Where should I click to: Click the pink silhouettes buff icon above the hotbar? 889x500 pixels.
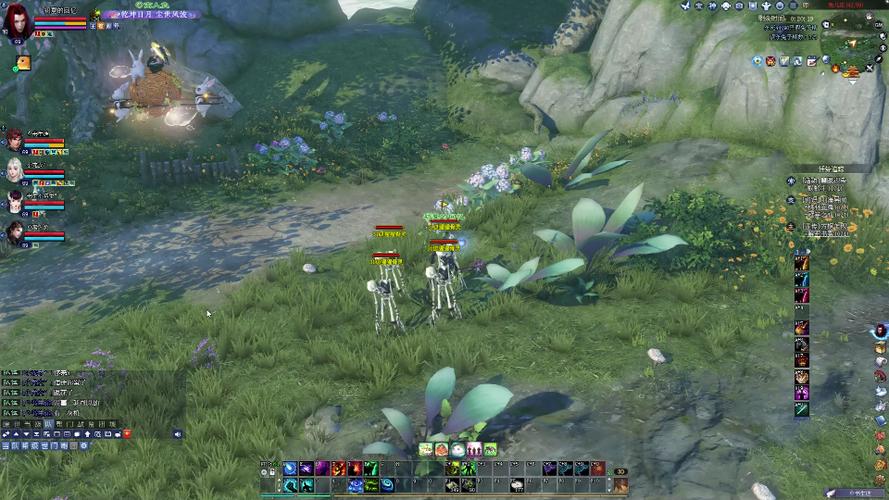[x=474, y=450]
